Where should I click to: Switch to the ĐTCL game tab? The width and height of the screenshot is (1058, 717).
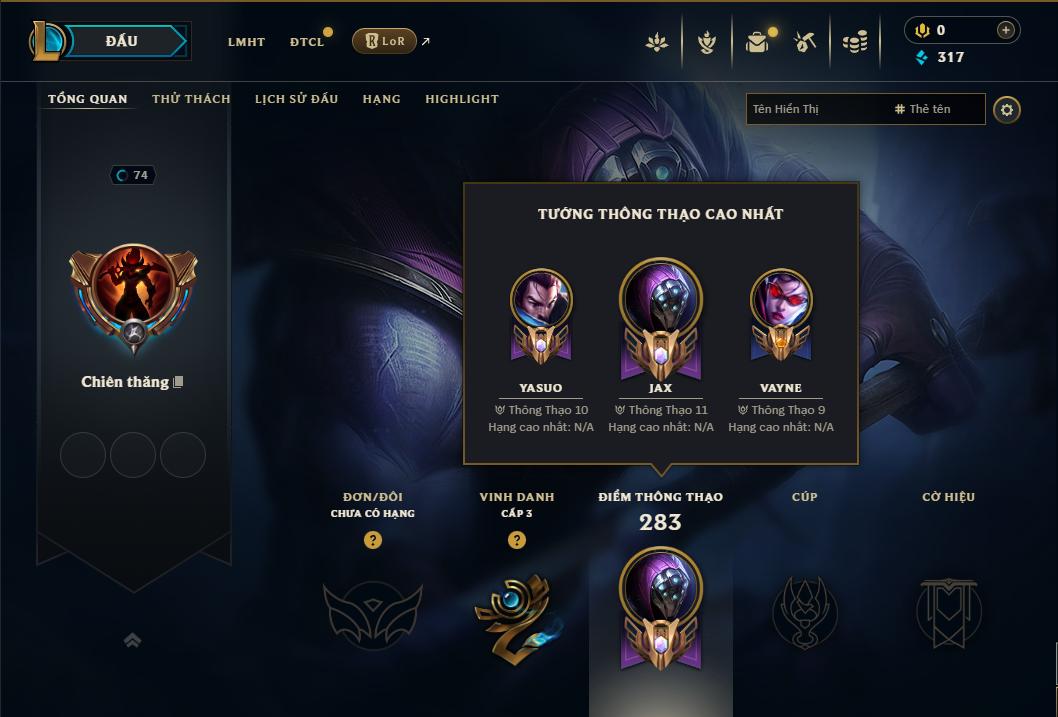coord(307,42)
